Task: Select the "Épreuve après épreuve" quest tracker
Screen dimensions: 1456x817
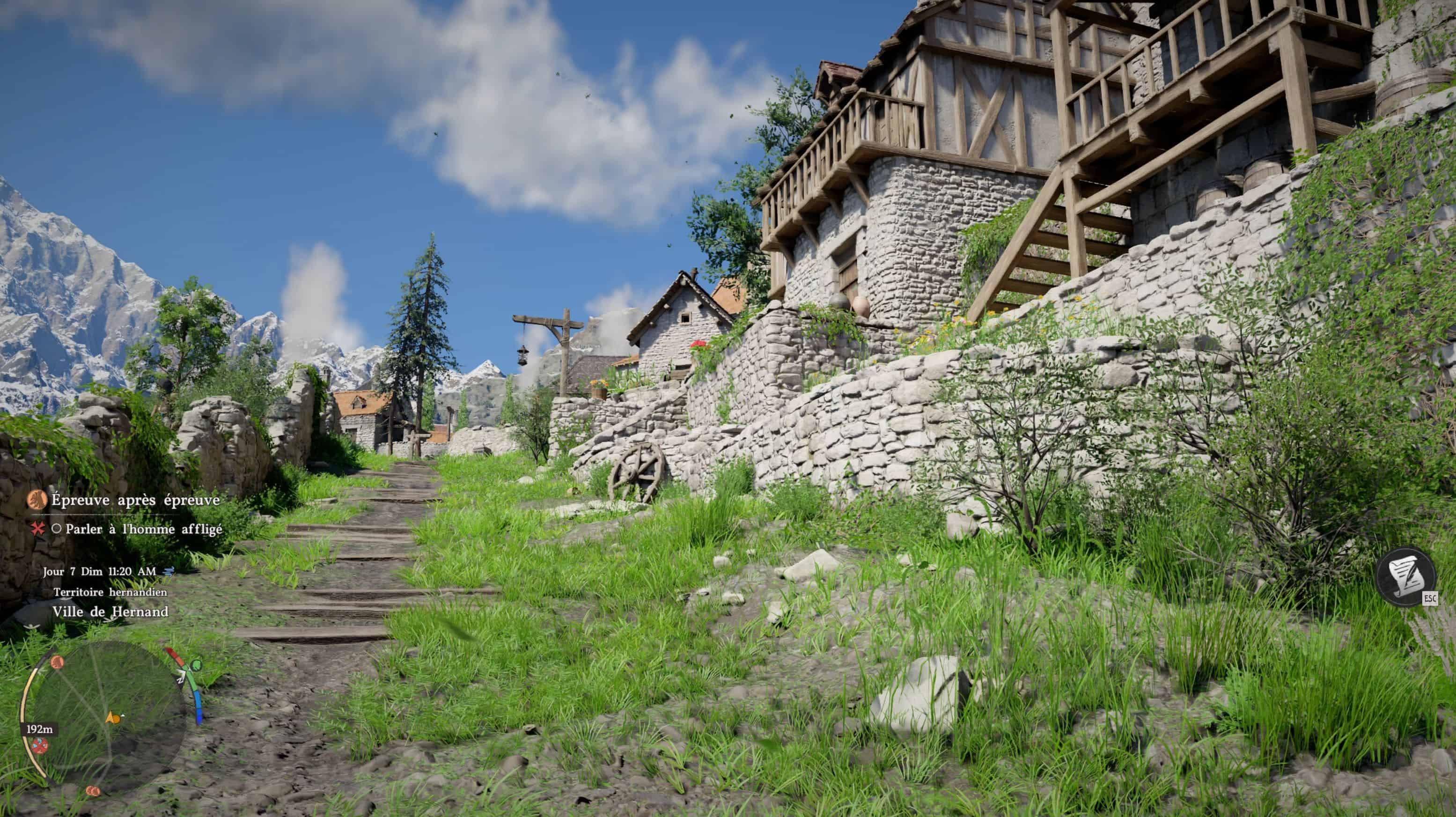Action: click(x=134, y=500)
